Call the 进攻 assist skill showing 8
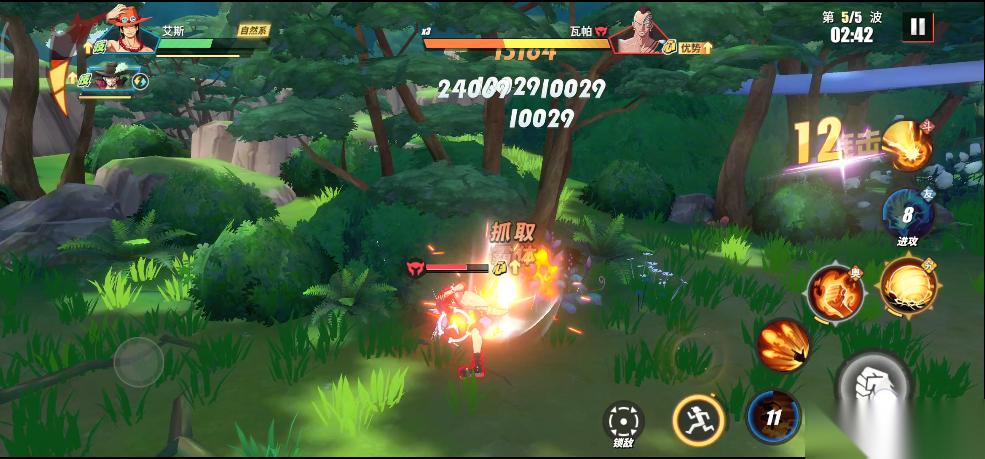Image resolution: width=985 pixels, height=459 pixels. [907, 214]
